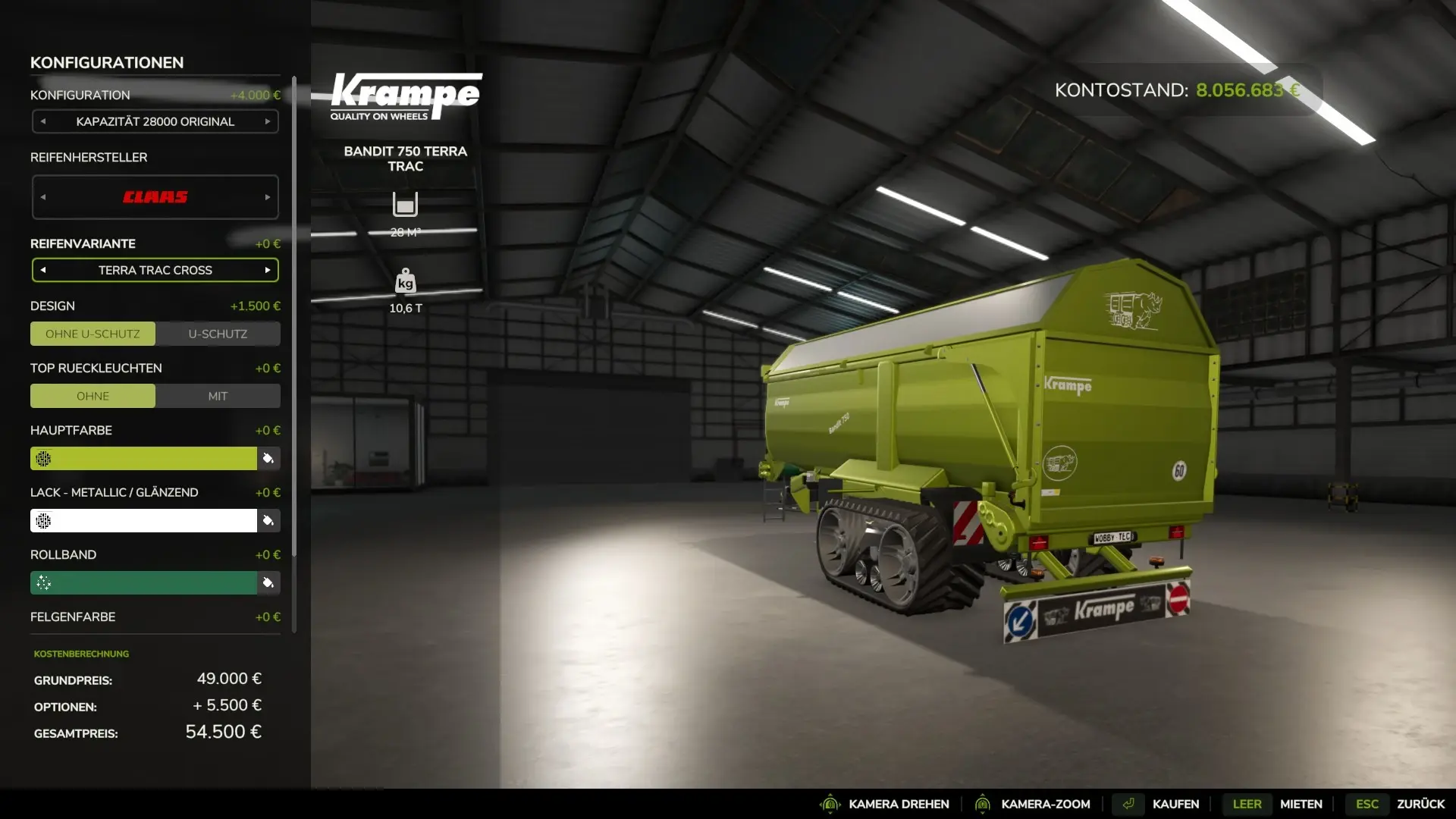Click the Lack Metallic paint bucket button
The image size is (1456, 819).
click(x=268, y=520)
